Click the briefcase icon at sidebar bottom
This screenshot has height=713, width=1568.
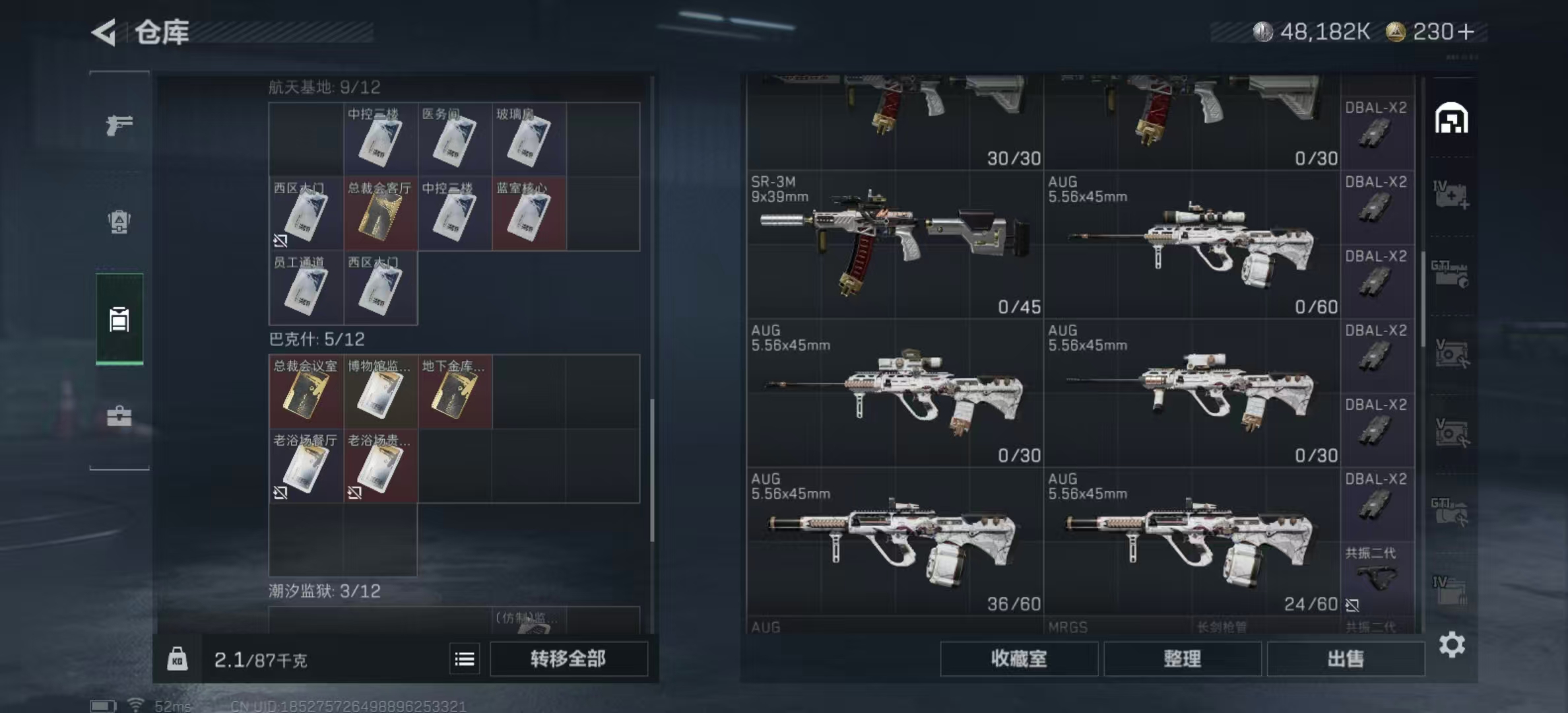click(x=119, y=416)
